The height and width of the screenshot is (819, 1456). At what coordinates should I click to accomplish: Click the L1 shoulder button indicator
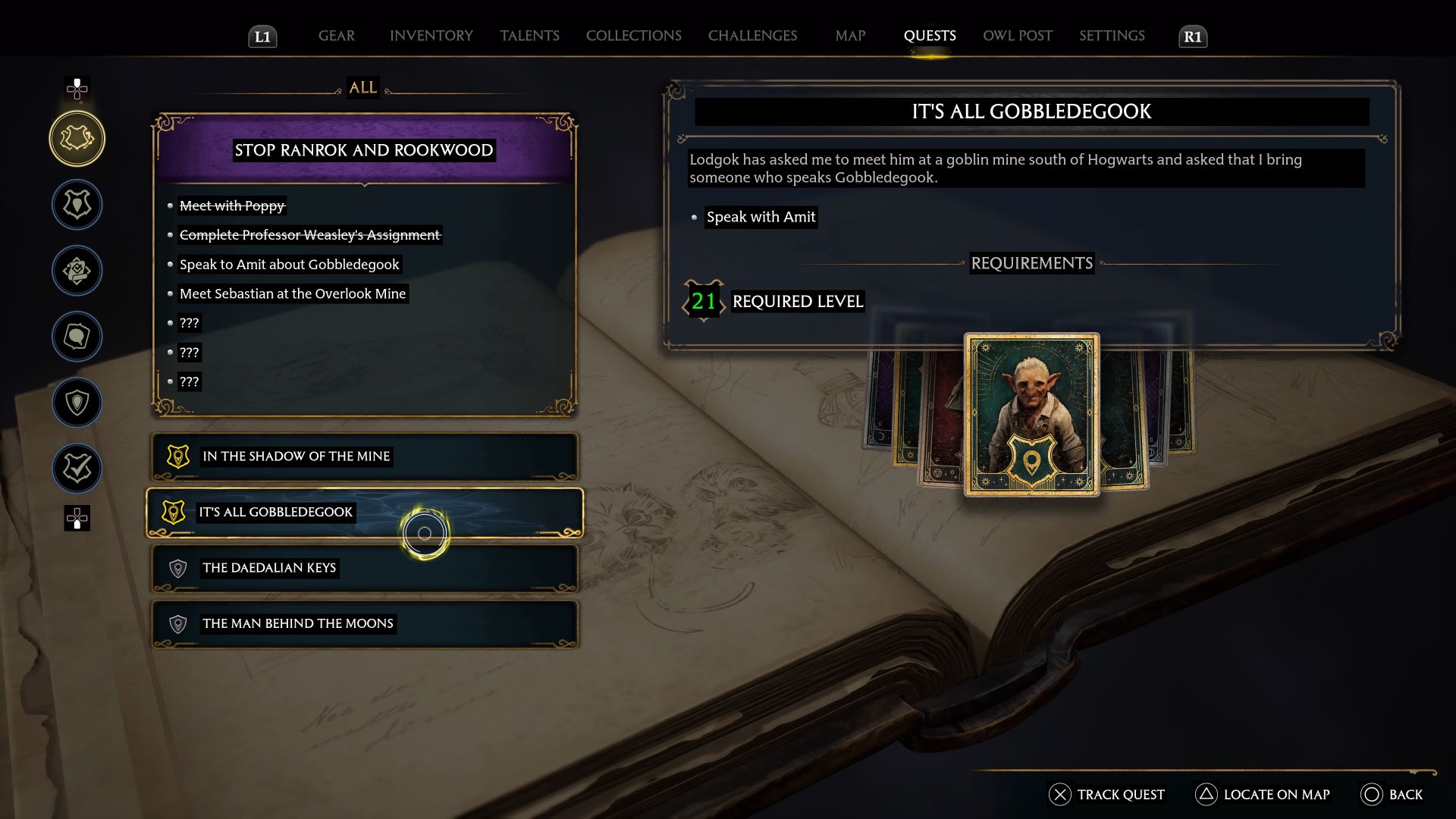[x=262, y=36]
